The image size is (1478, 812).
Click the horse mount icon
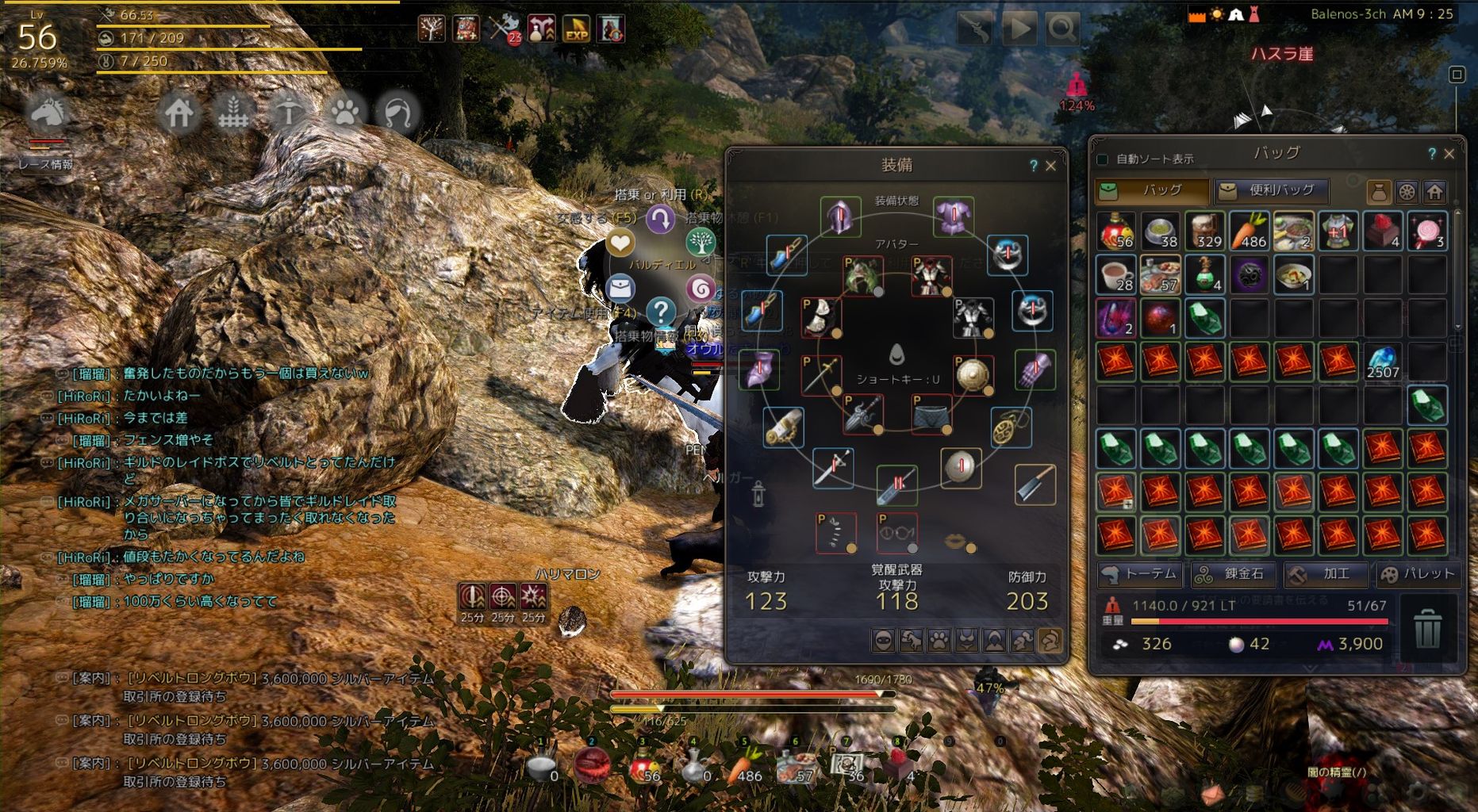point(46,113)
